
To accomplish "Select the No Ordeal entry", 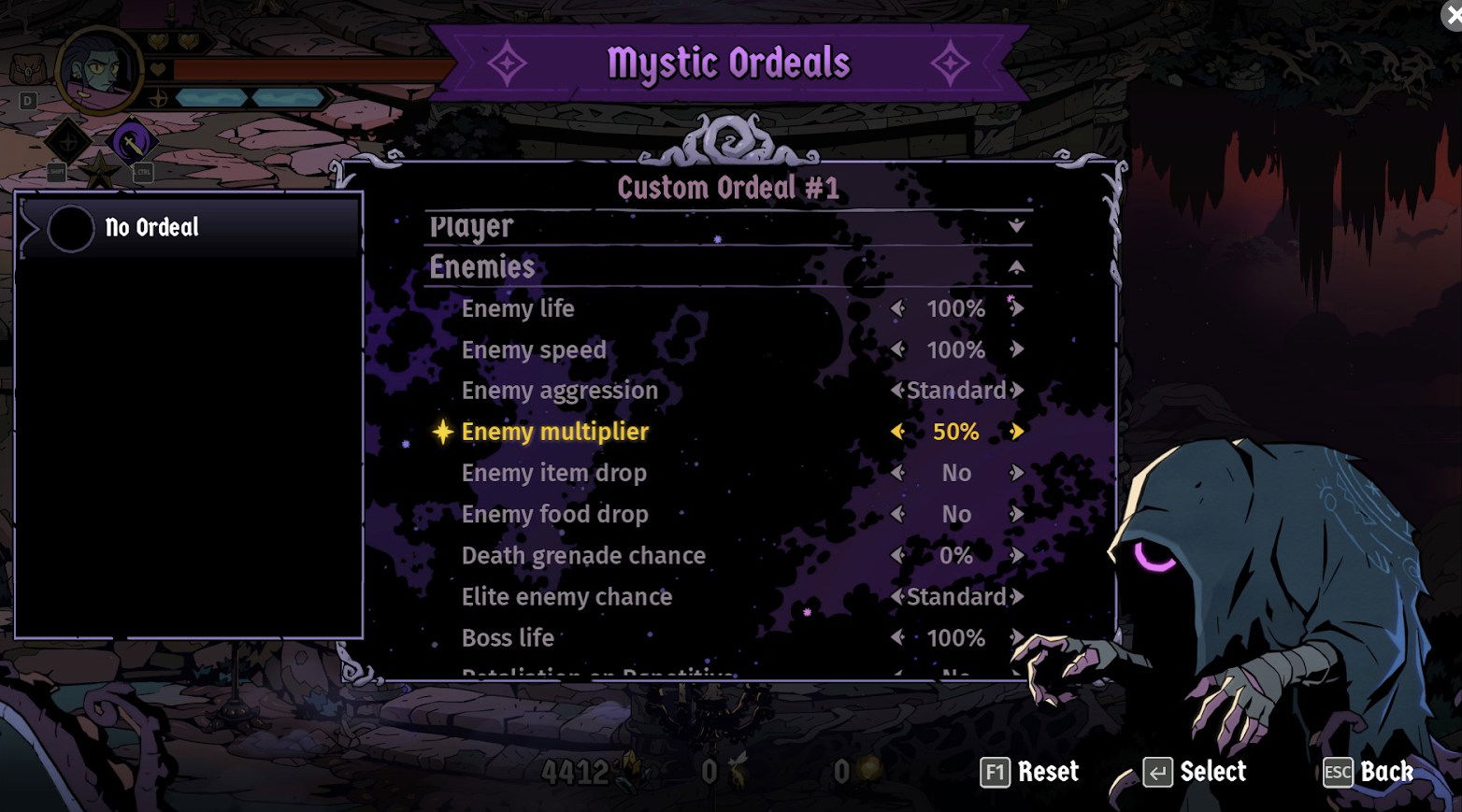I will (x=187, y=227).
